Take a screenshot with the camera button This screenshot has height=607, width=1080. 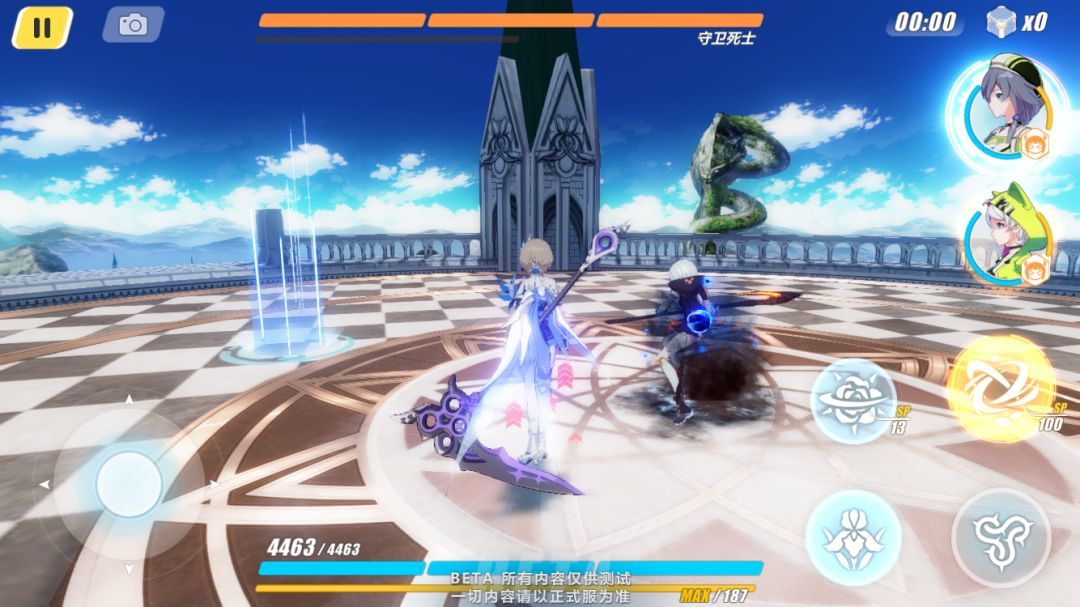[133, 25]
